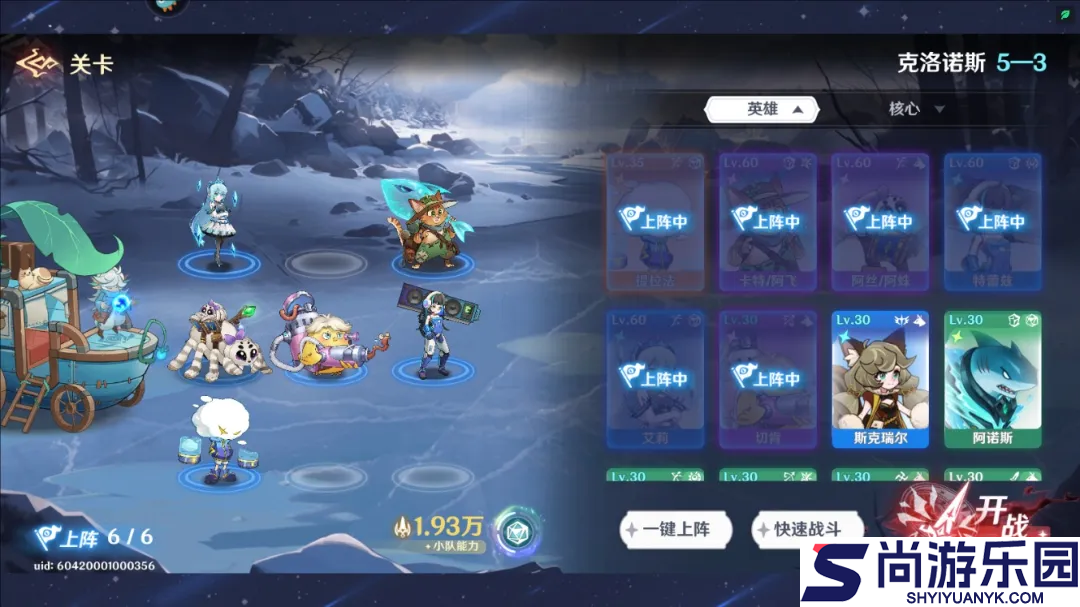This screenshot has width=1080, height=607.
Task: Go back using the 关卡 arrow
Action: (x=36, y=64)
